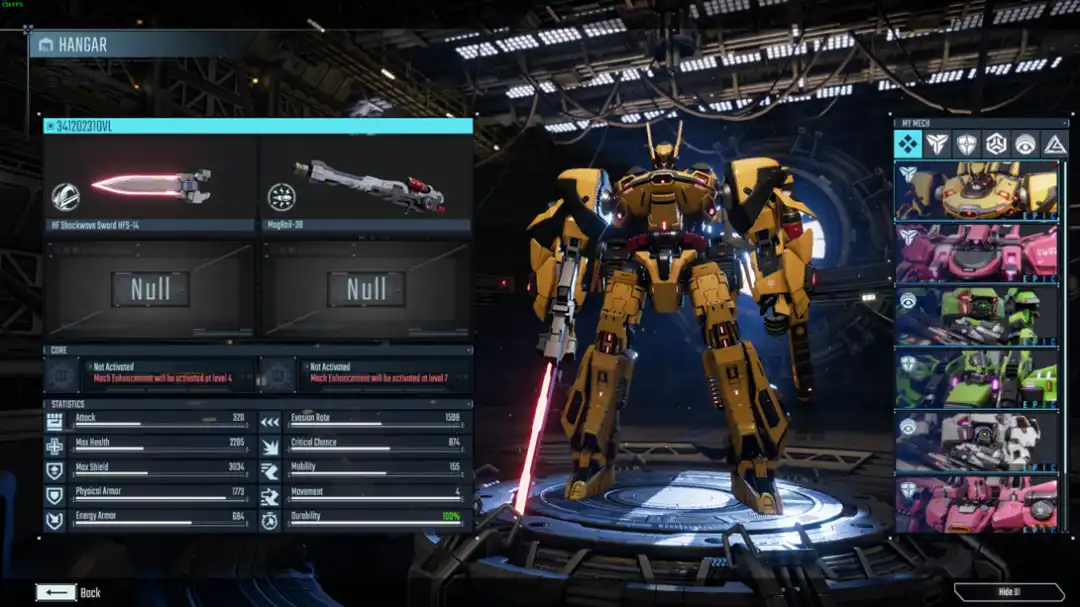The height and width of the screenshot is (607, 1080).
Task: Select the green mech with shield class icon
Action: pos(976,378)
